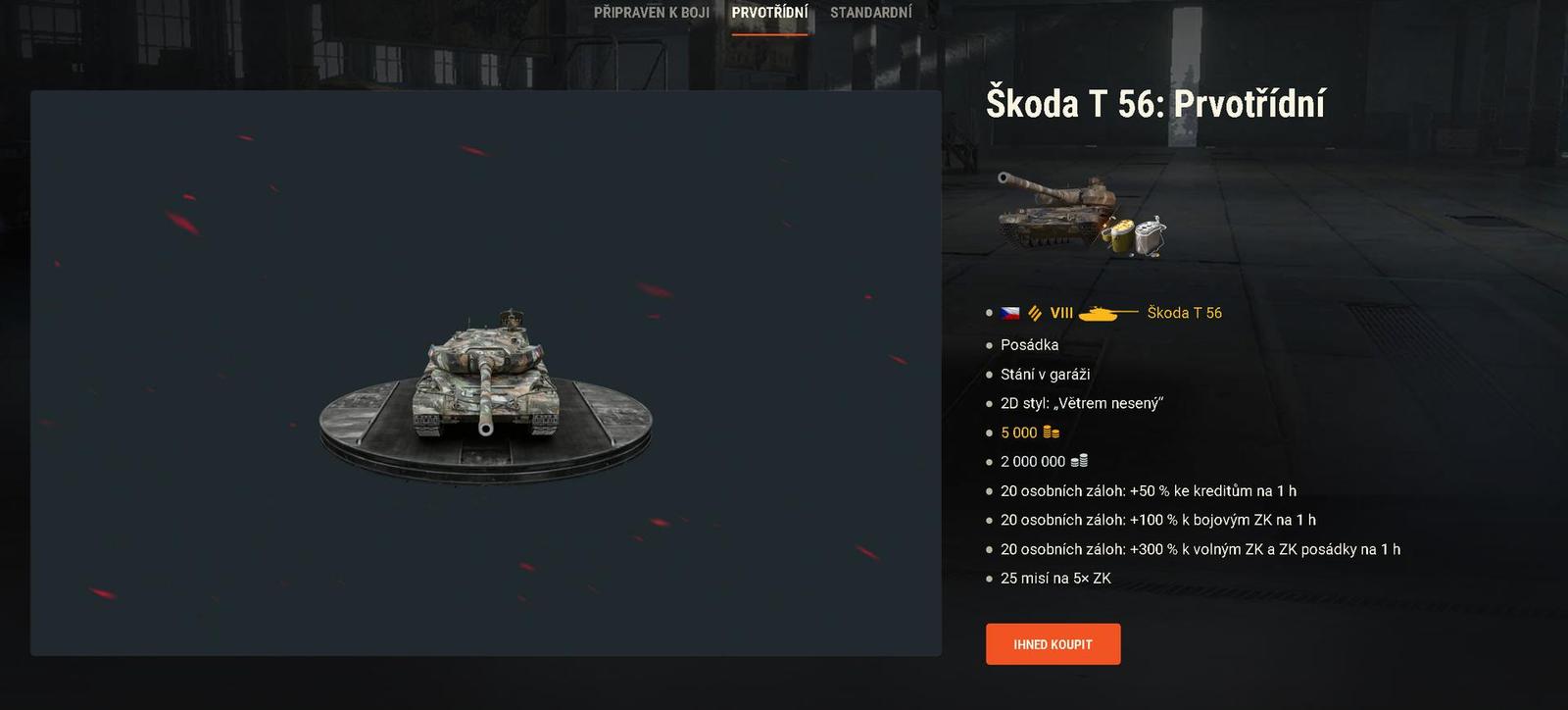Click the gold premium chevrons icon
Screen dimensions: 1568x710
pyautogui.click(x=1035, y=313)
